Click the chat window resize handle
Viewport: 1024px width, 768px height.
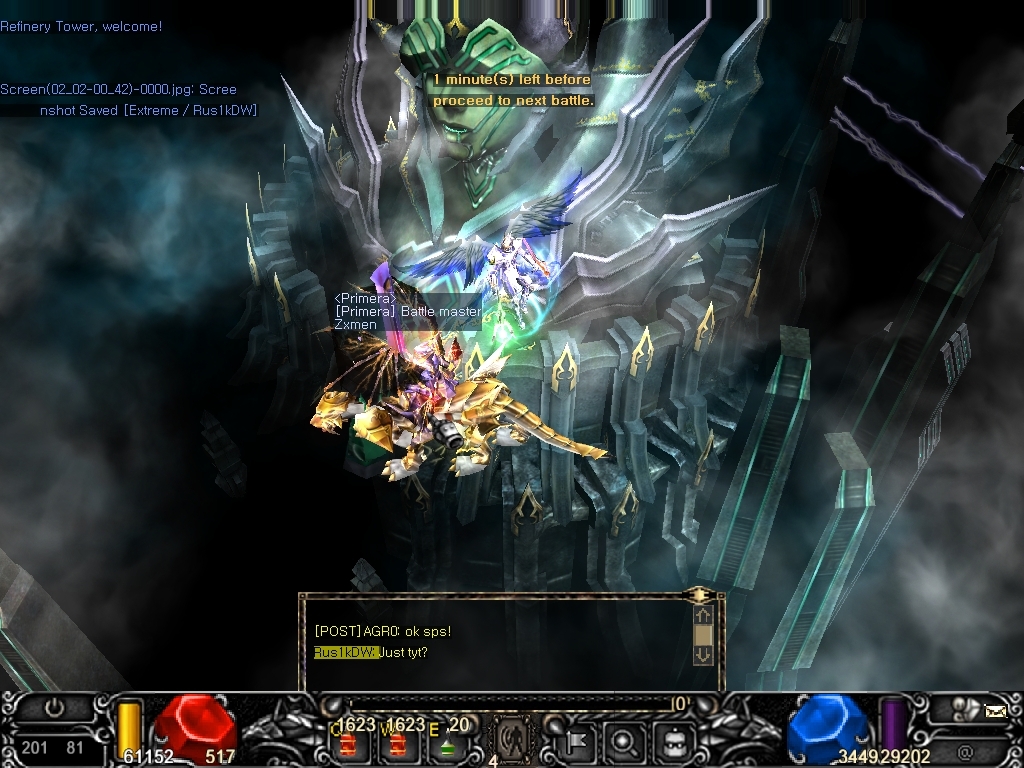701,595
